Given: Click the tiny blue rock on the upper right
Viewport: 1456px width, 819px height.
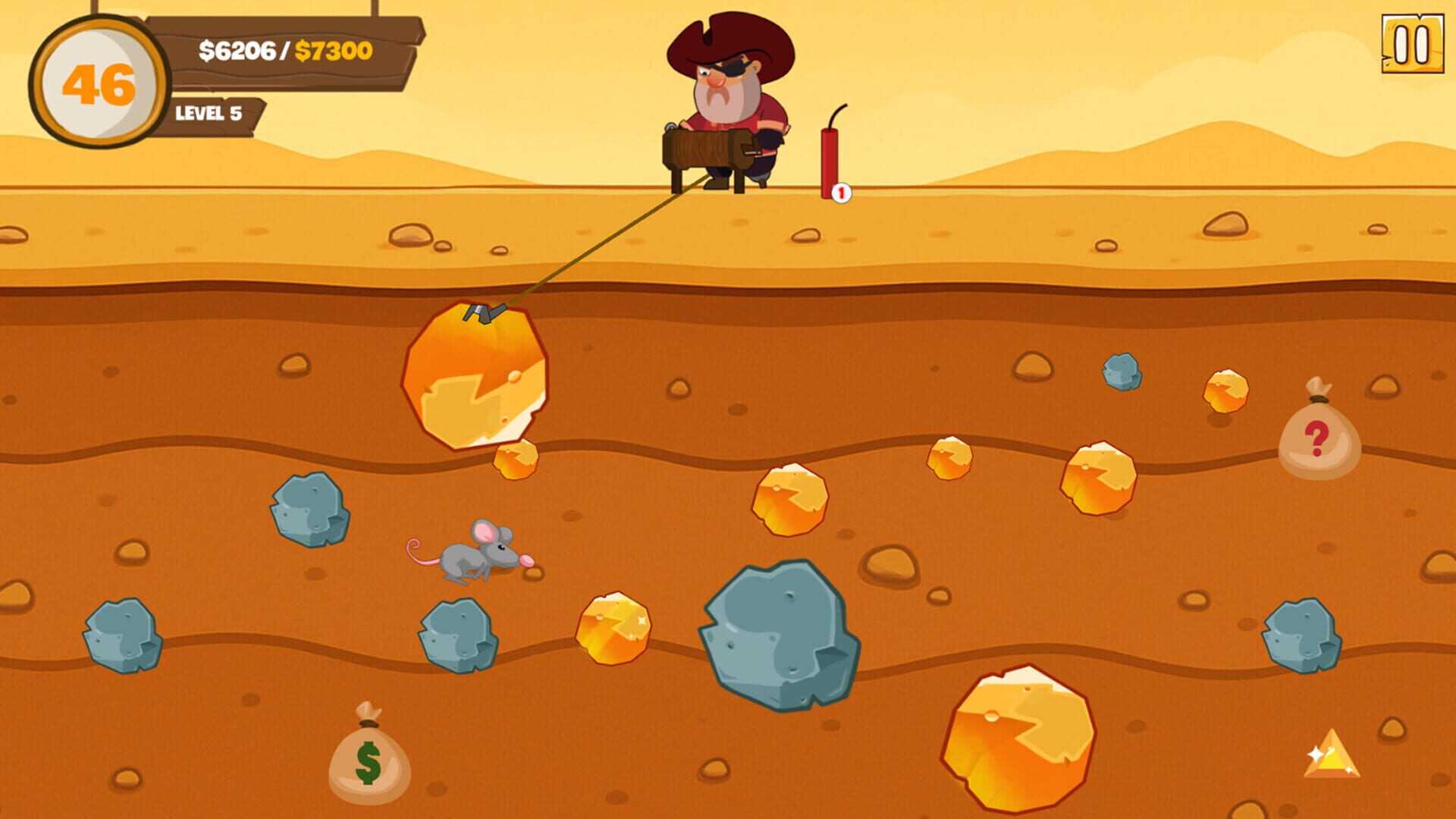Looking at the screenshot, I should (x=1122, y=372).
